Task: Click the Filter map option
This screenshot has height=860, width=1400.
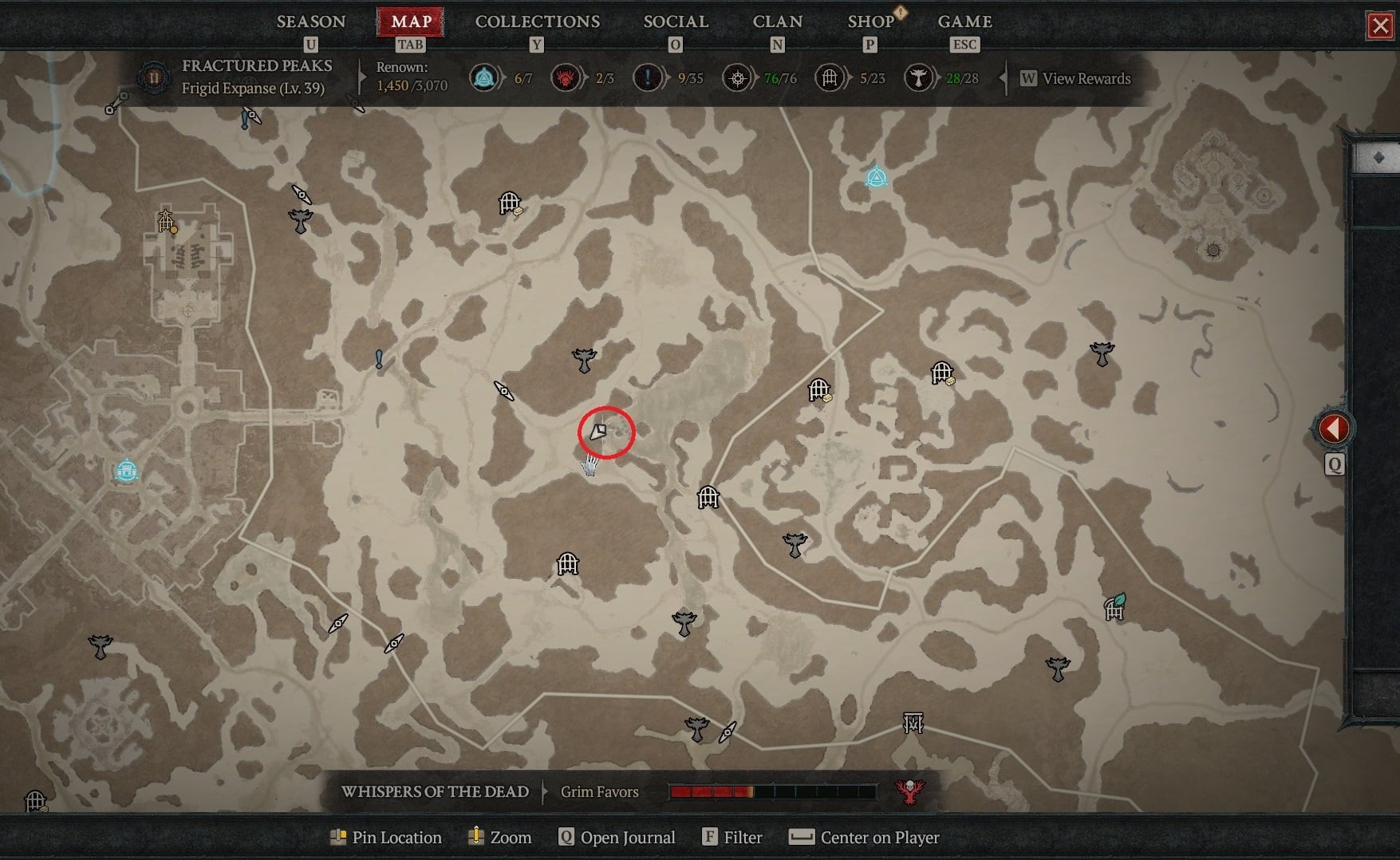Action: 732,837
